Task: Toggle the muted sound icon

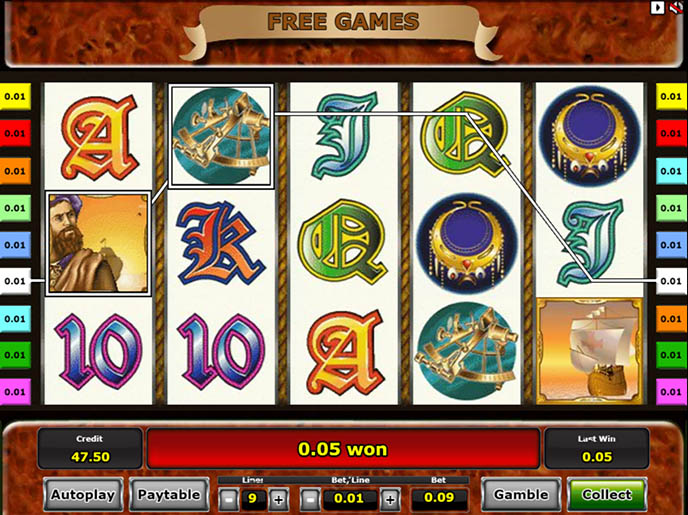Action: click(677, 8)
